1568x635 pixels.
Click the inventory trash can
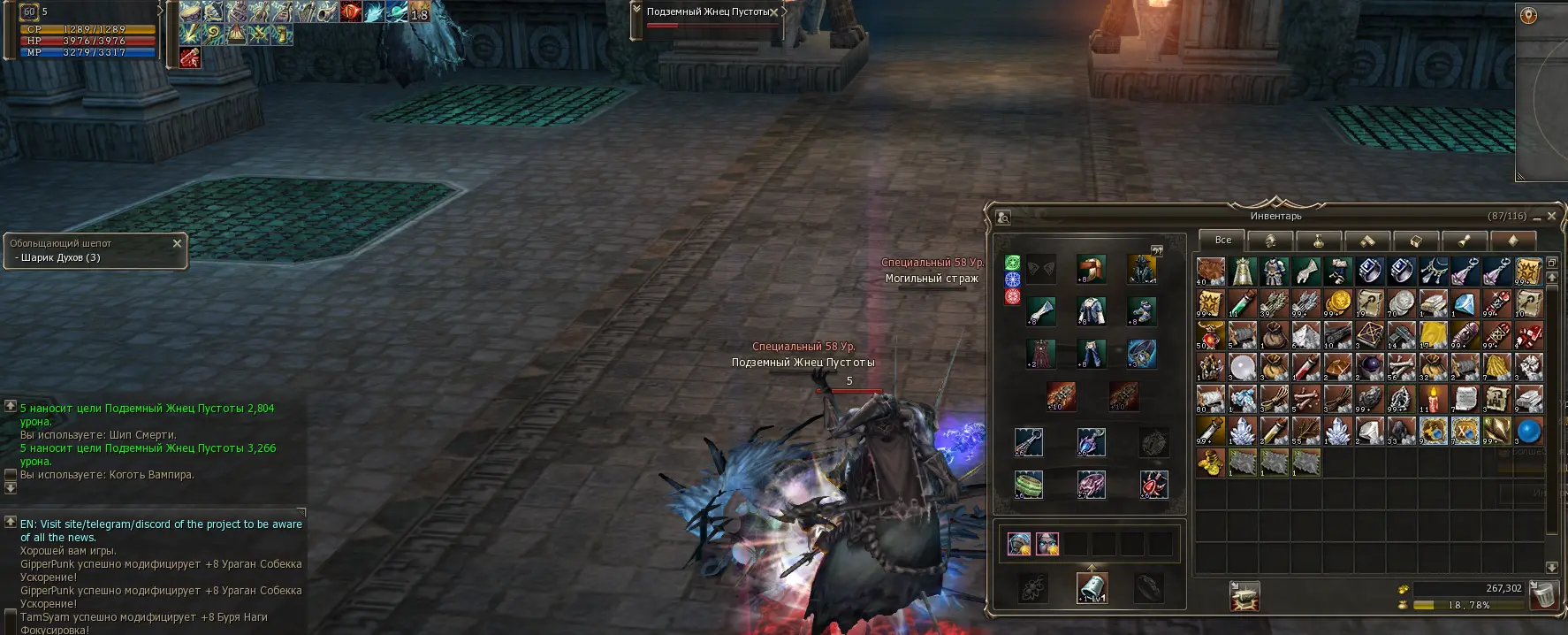pos(1543,595)
